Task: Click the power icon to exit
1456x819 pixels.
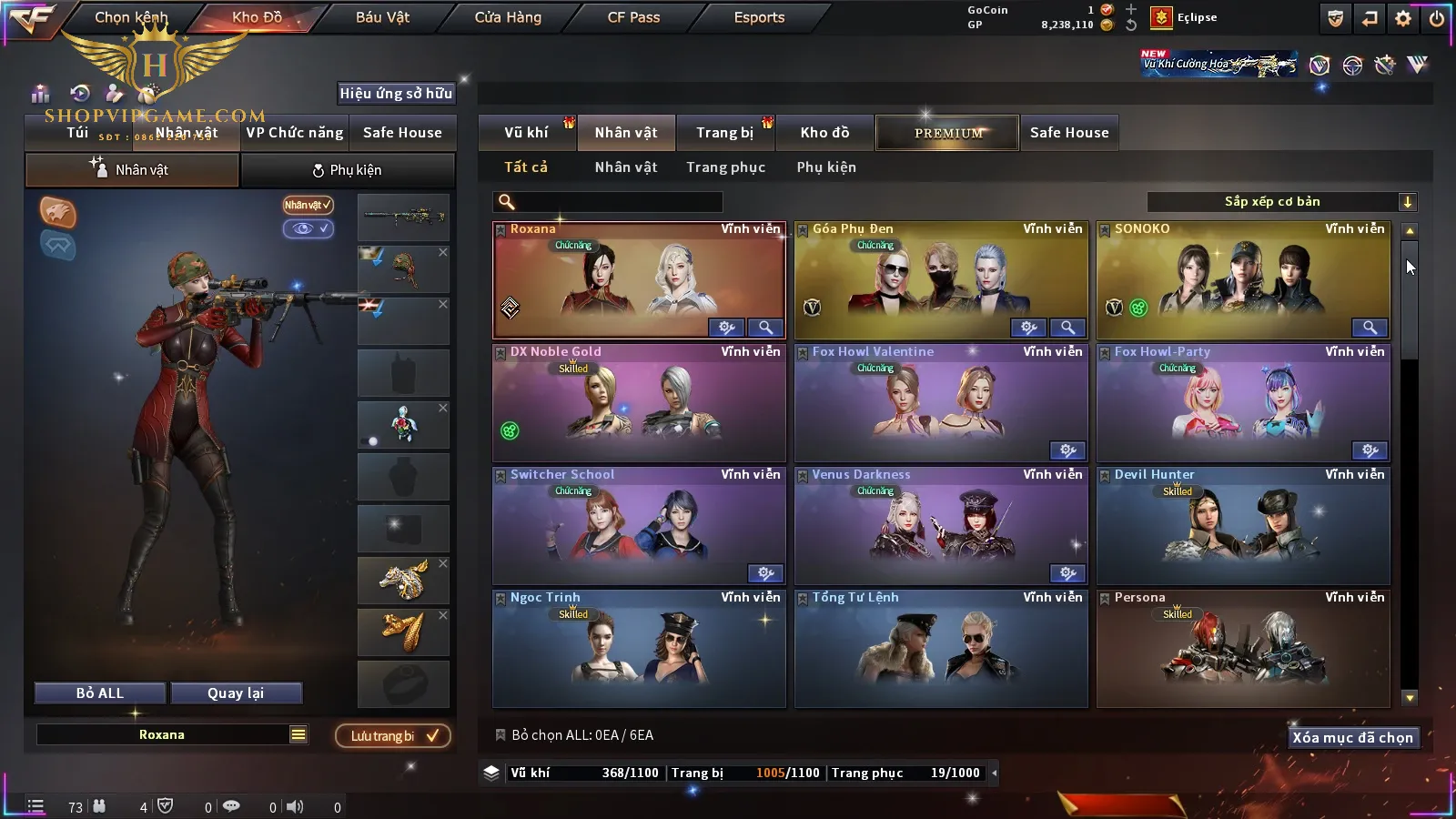Action: [1437, 18]
